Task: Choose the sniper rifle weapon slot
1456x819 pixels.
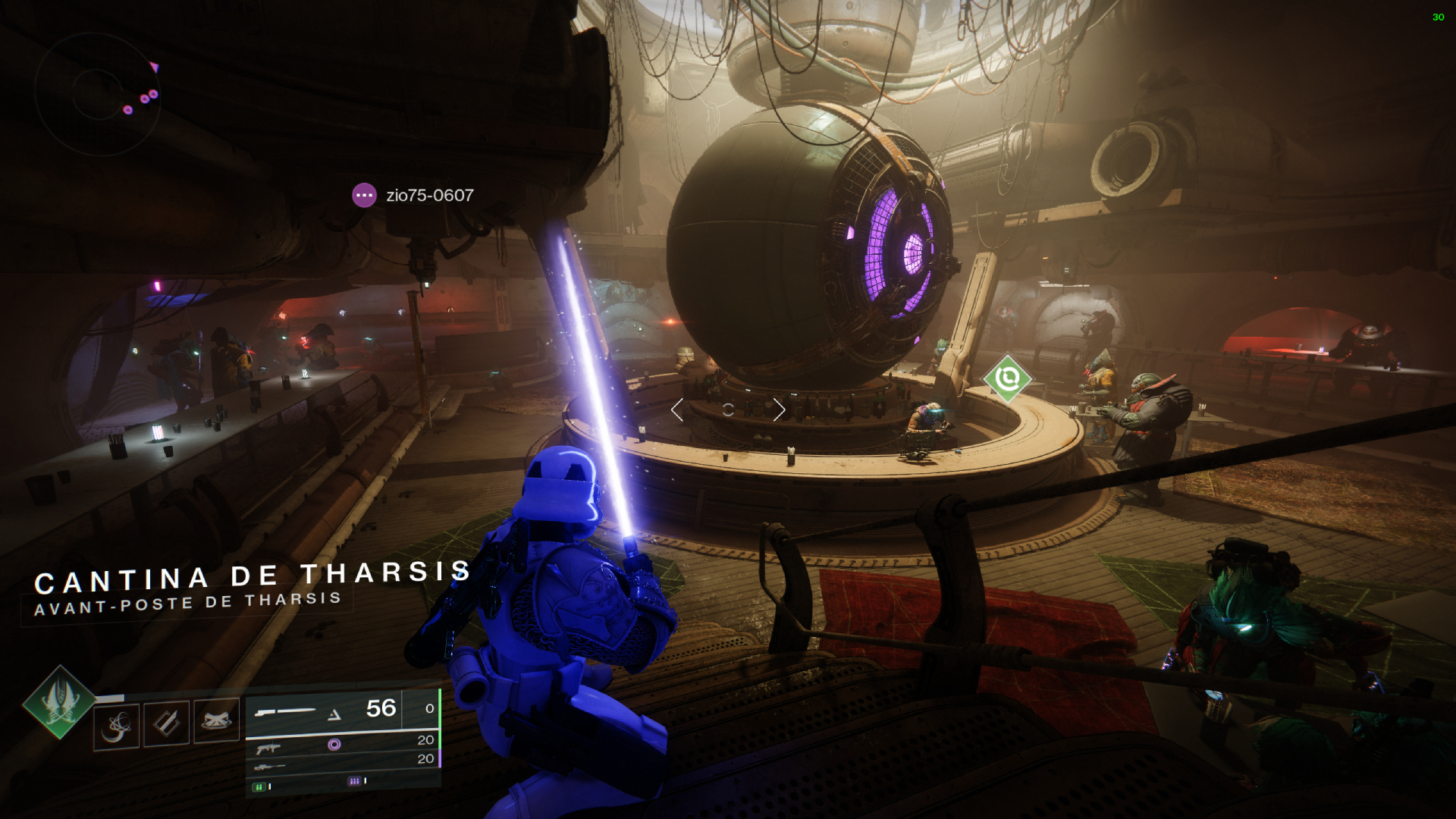Action: pyautogui.click(x=343, y=766)
